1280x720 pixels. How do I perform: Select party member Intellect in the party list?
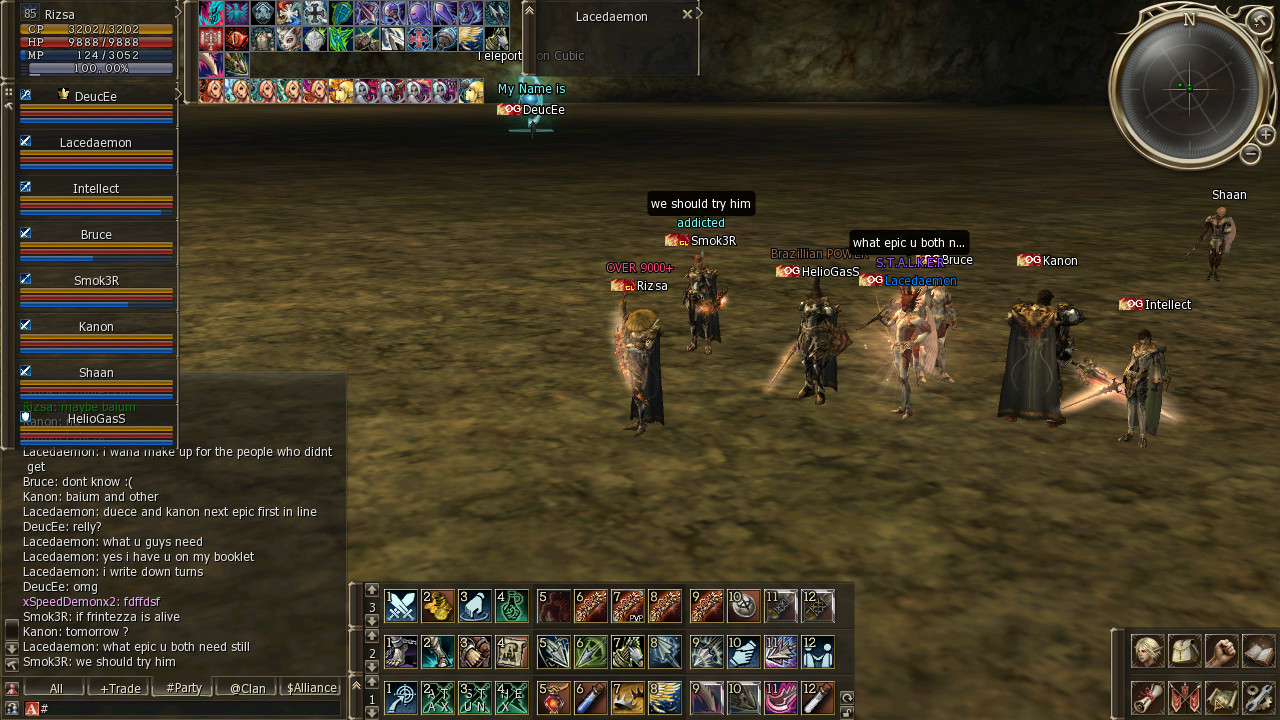tap(96, 189)
